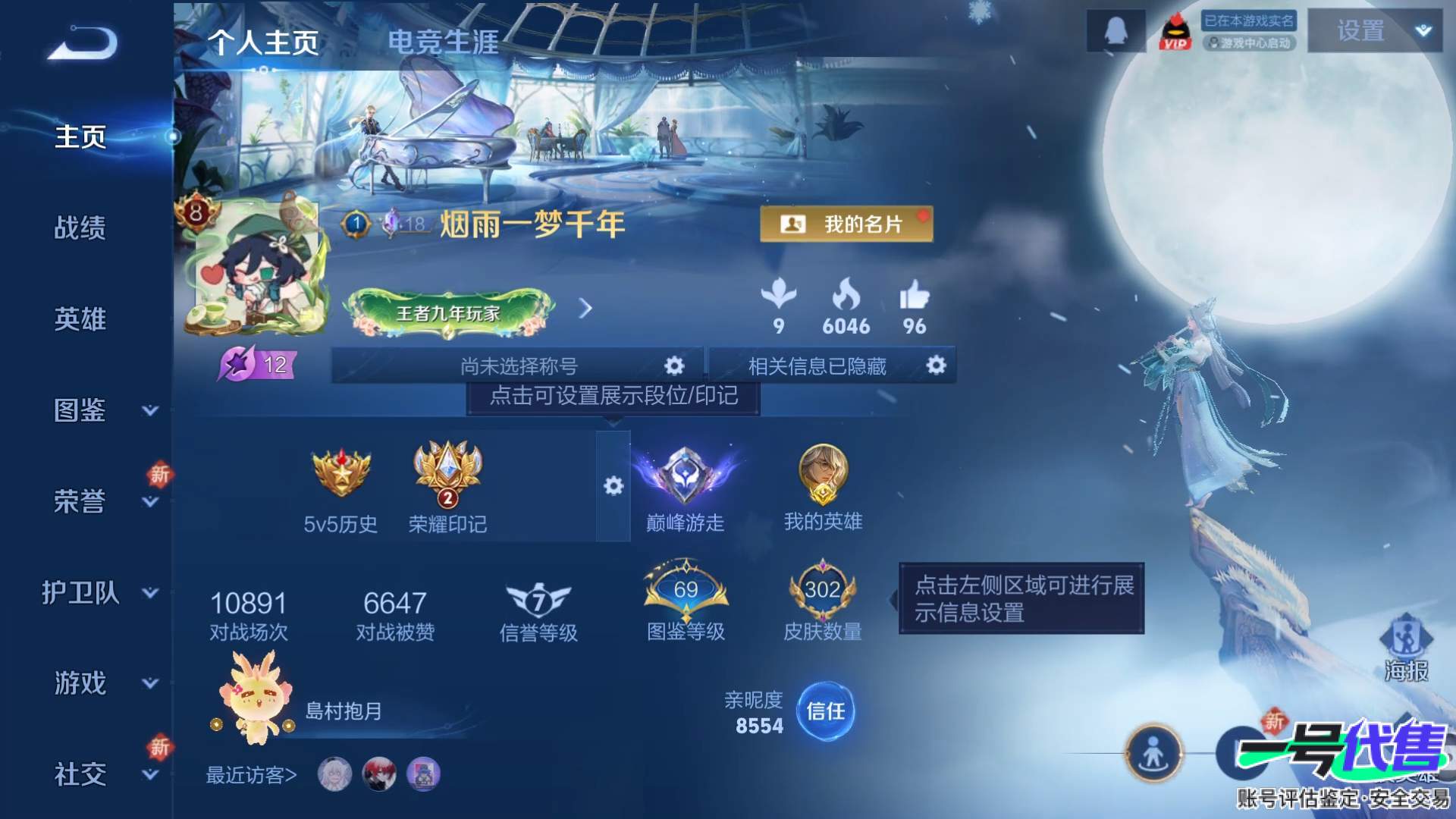This screenshot has height=819, width=1456.
Task: Open the gear beside 相关信息已隐藏
Action: point(936,366)
